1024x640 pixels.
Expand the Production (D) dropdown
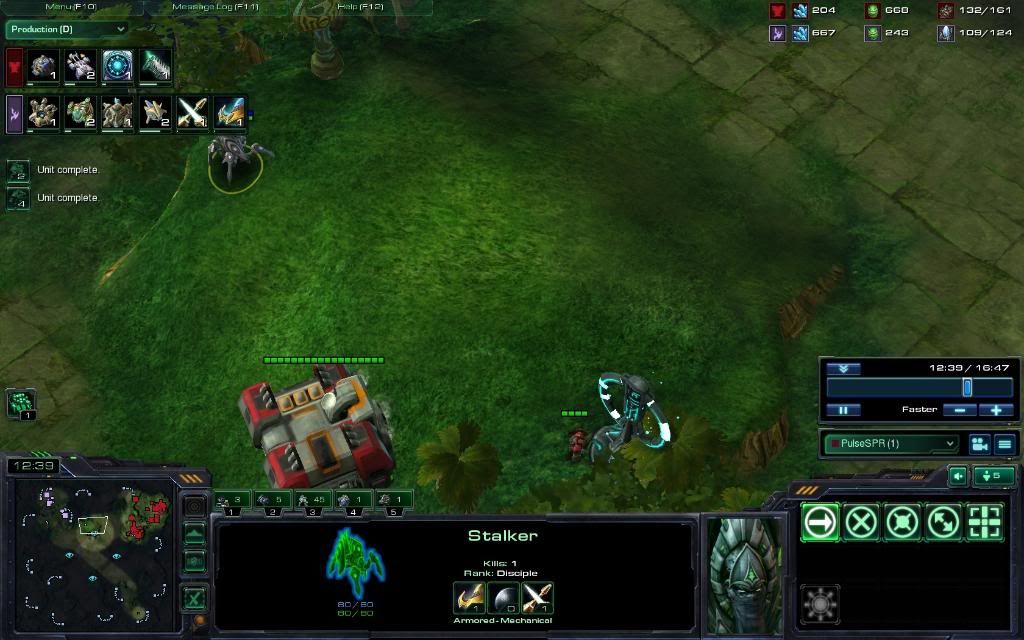[67, 29]
